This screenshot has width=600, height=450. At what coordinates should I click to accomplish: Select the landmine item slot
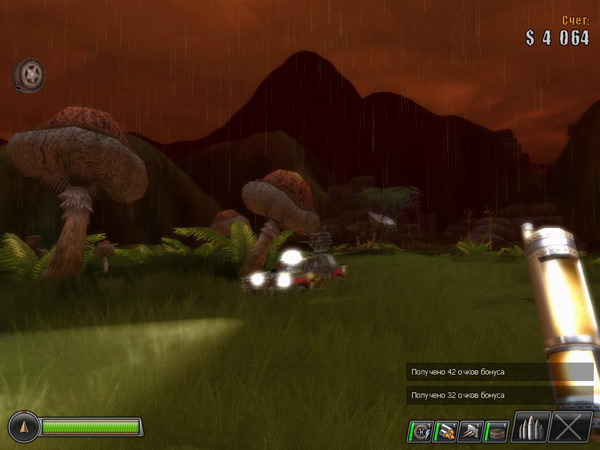coord(496,431)
